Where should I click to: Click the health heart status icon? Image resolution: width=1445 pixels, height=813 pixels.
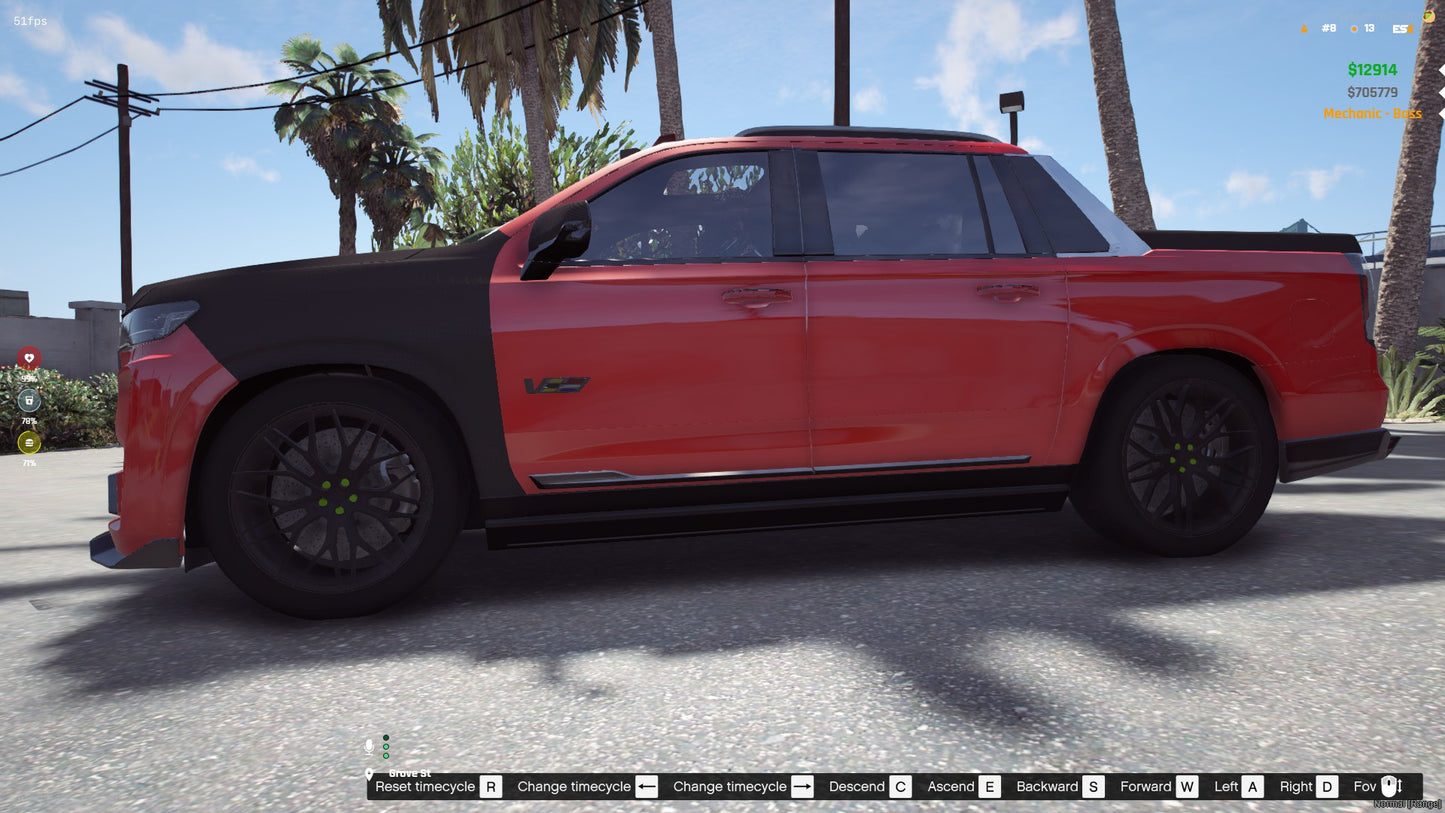tap(30, 358)
